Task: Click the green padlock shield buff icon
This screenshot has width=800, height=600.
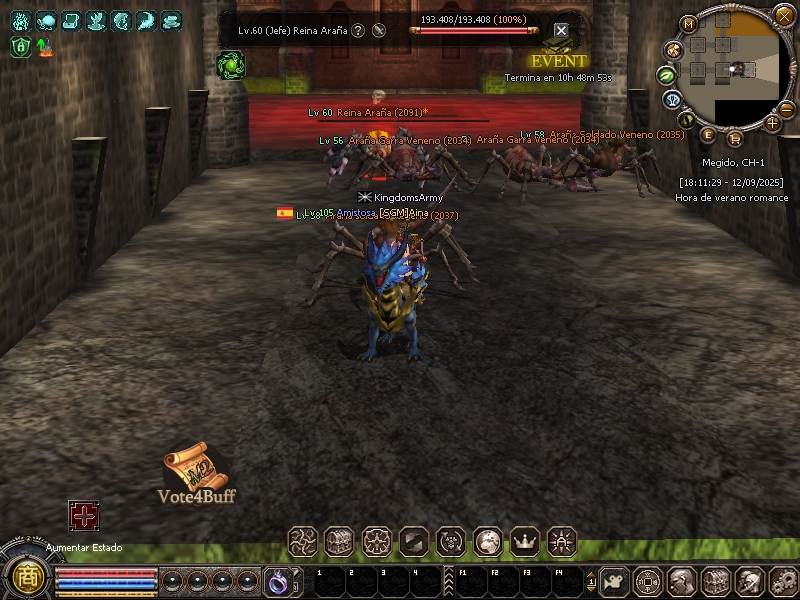Action: point(21,46)
